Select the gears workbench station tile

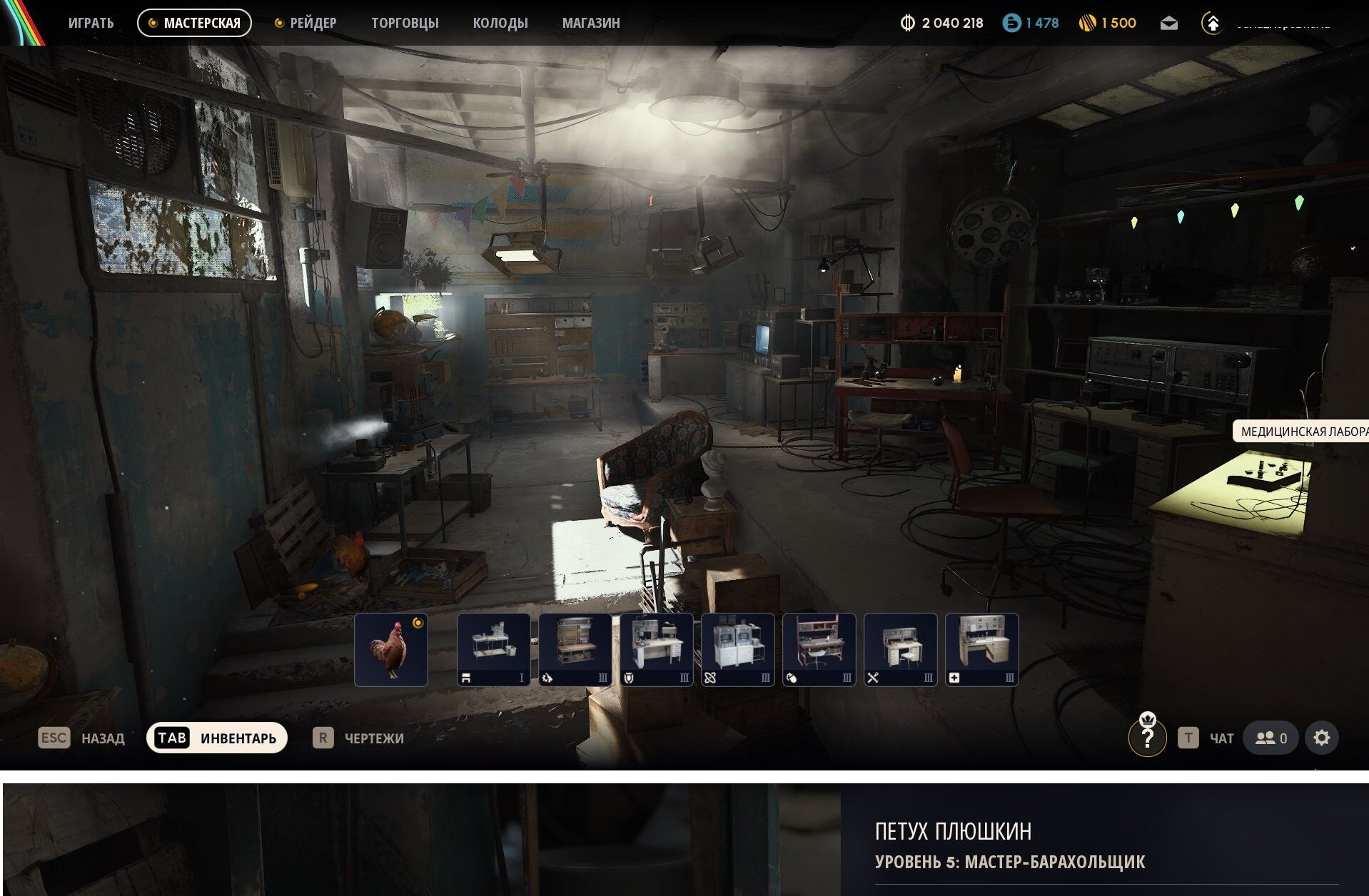(575, 649)
